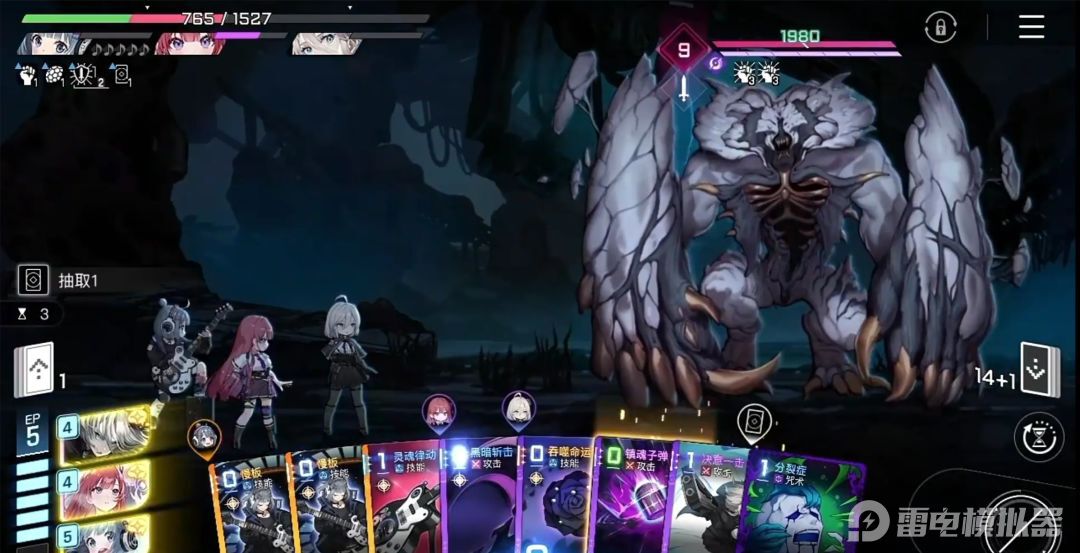Trigger the headphone girl's 5-cost EP skill
Image resolution: width=1080 pixels, height=553 pixels.
pyautogui.click(x=103, y=535)
